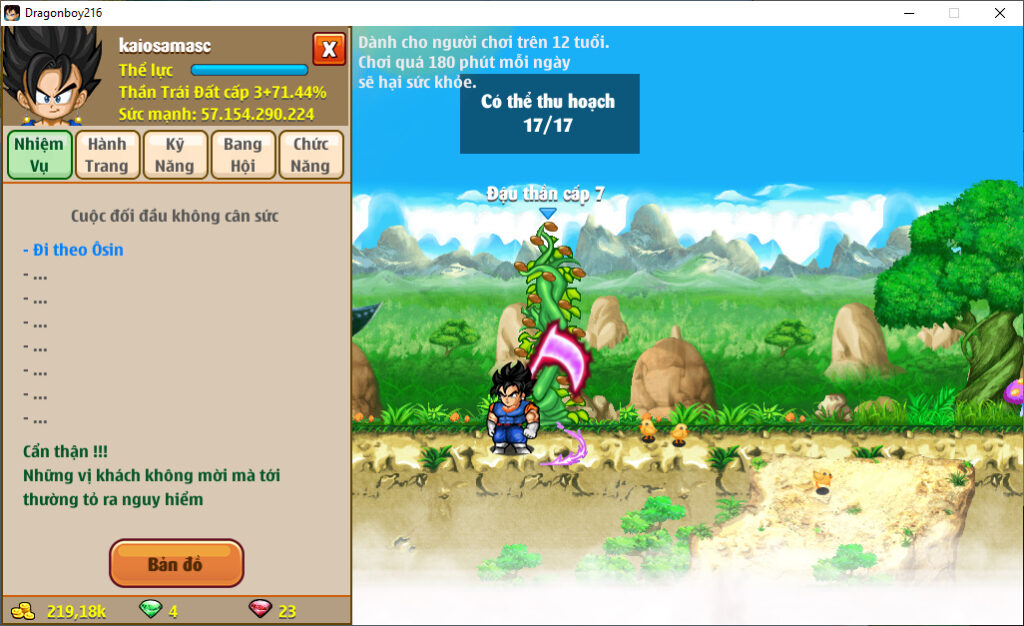Switch to the Nhiệm Vụ tab
The width and height of the screenshot is (1024, 626).
(x=40, y=155)
